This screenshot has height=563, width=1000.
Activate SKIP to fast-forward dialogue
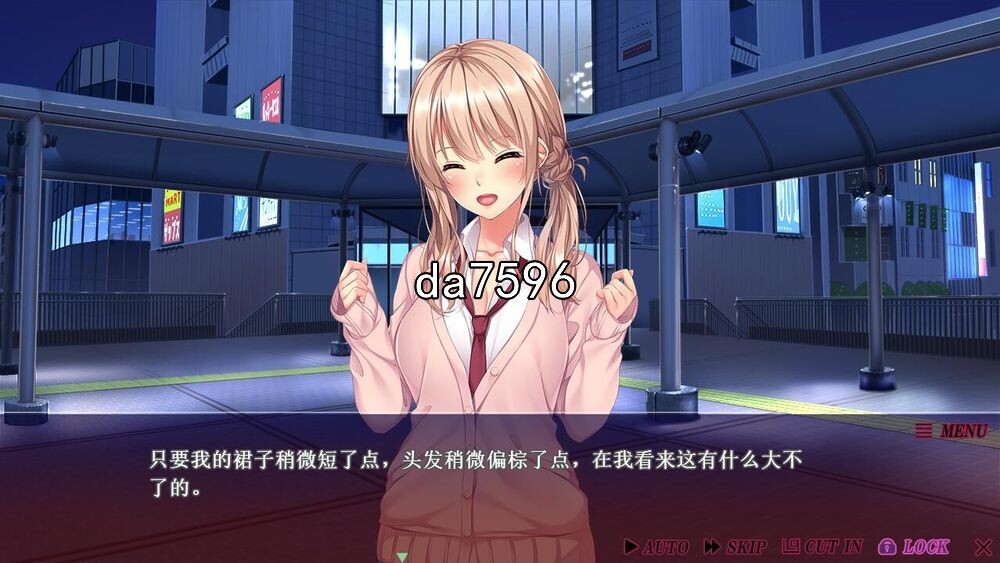[735, 547]
